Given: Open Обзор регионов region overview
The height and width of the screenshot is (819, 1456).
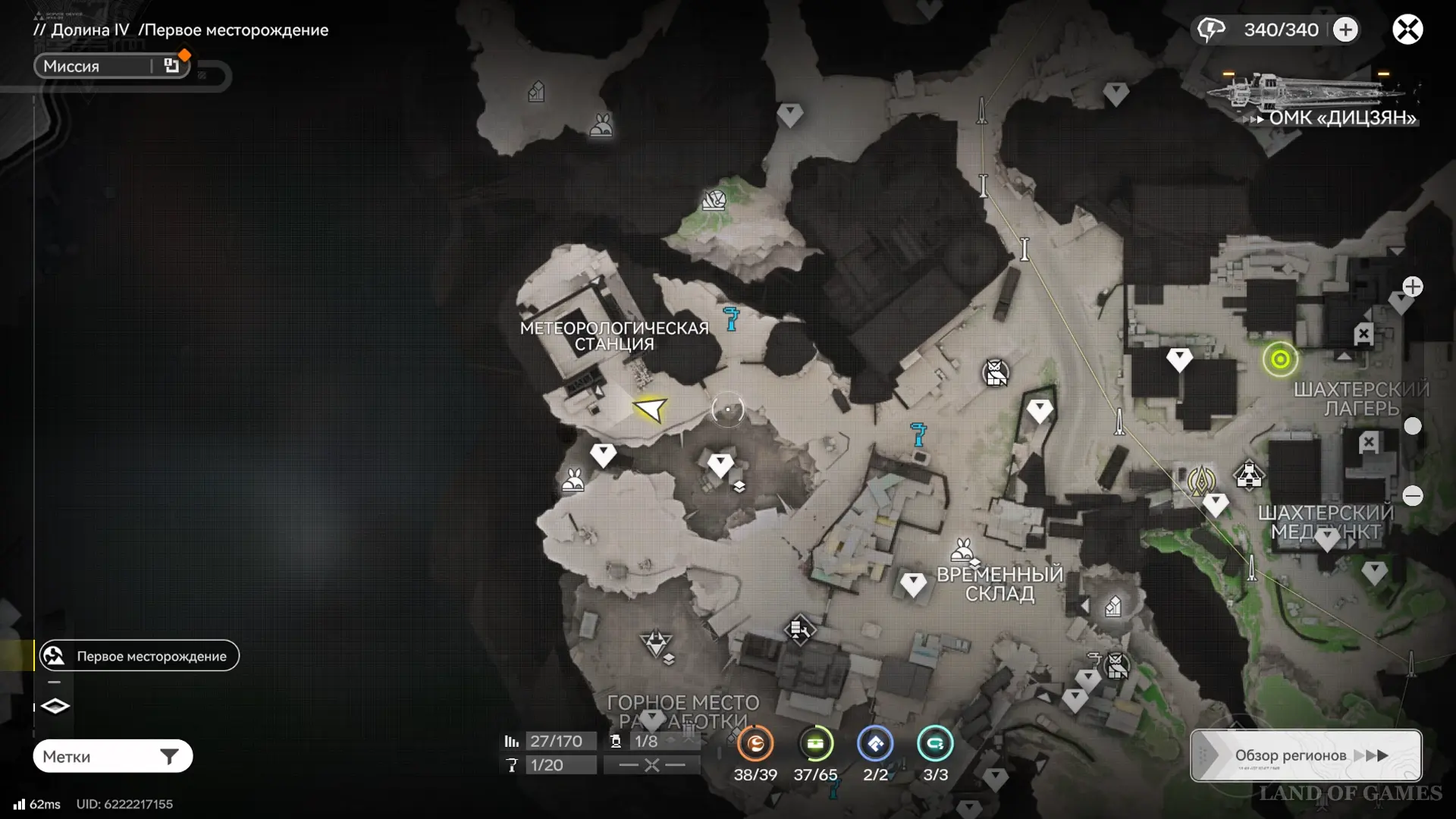Looking at the screenshot, I should [x=1306, y=755].
